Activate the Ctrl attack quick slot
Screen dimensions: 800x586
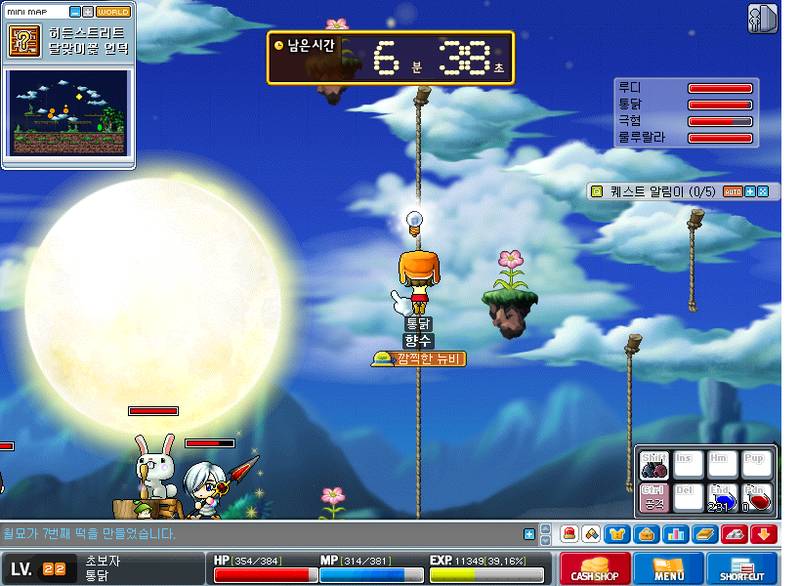pyautogui.click(x=654, y=497)
